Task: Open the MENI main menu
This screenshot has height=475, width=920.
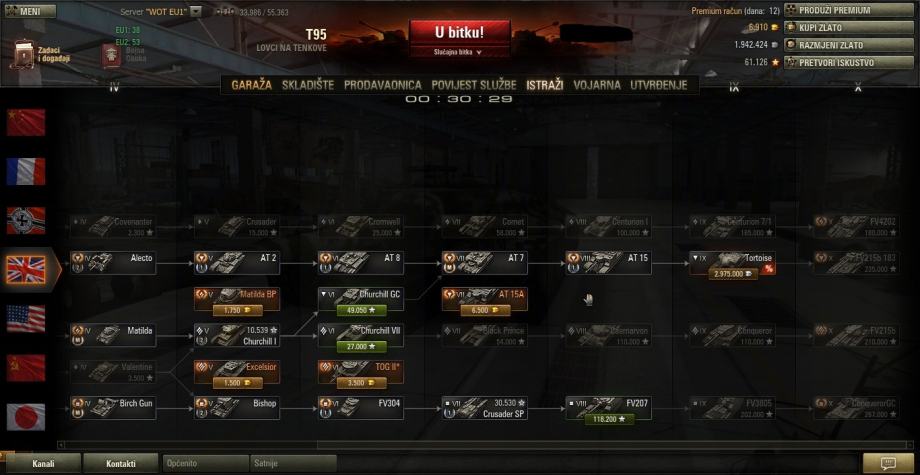Action: [x=26, y=11]
